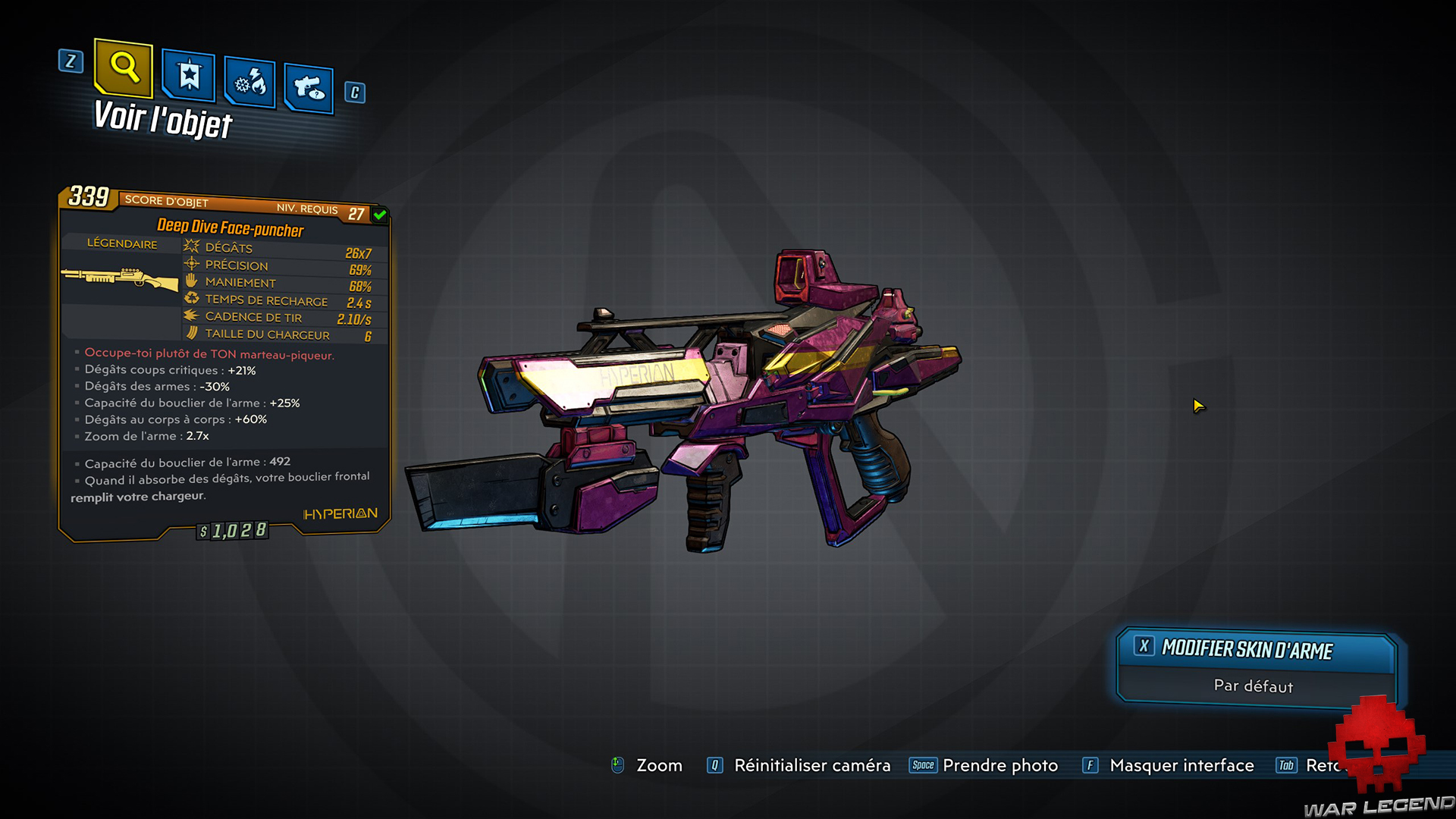This screenshot has width=1456, height=819.
Task: Switch to the star banner tab
Action: click(189, 76)
